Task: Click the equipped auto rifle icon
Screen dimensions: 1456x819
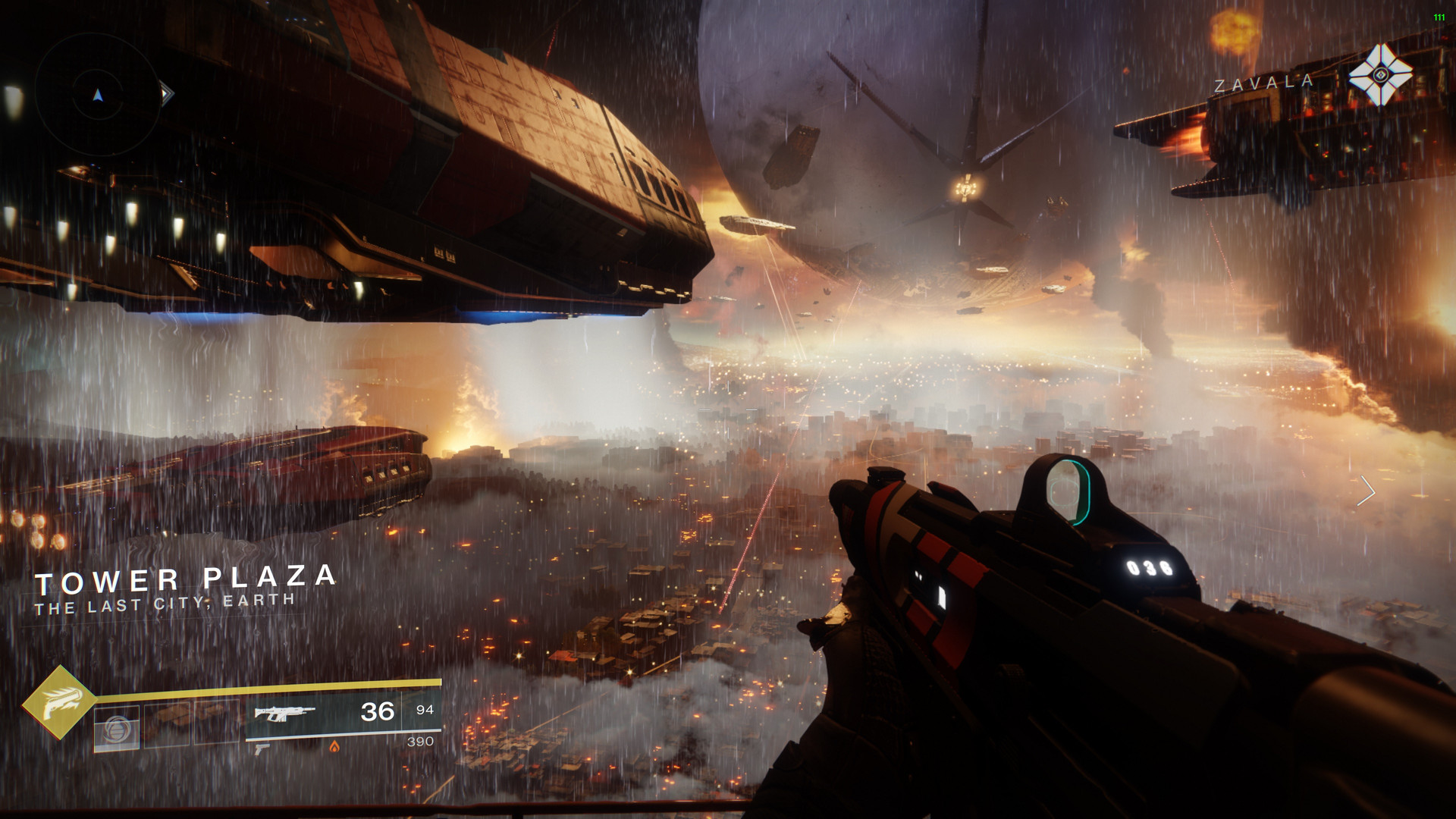Action: tap(284, 713)
